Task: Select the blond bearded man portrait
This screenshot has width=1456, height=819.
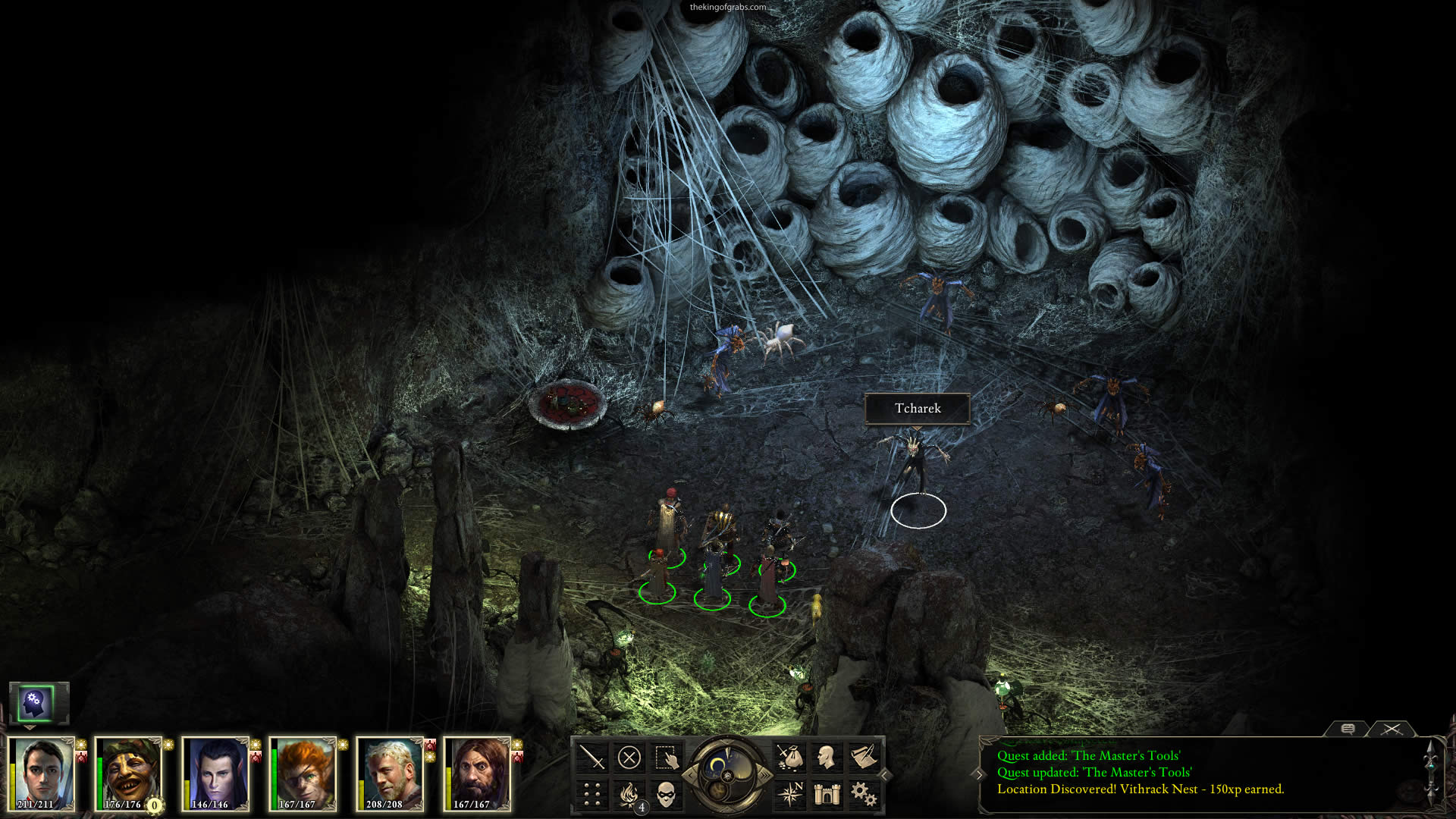Action: click(391, 772)
